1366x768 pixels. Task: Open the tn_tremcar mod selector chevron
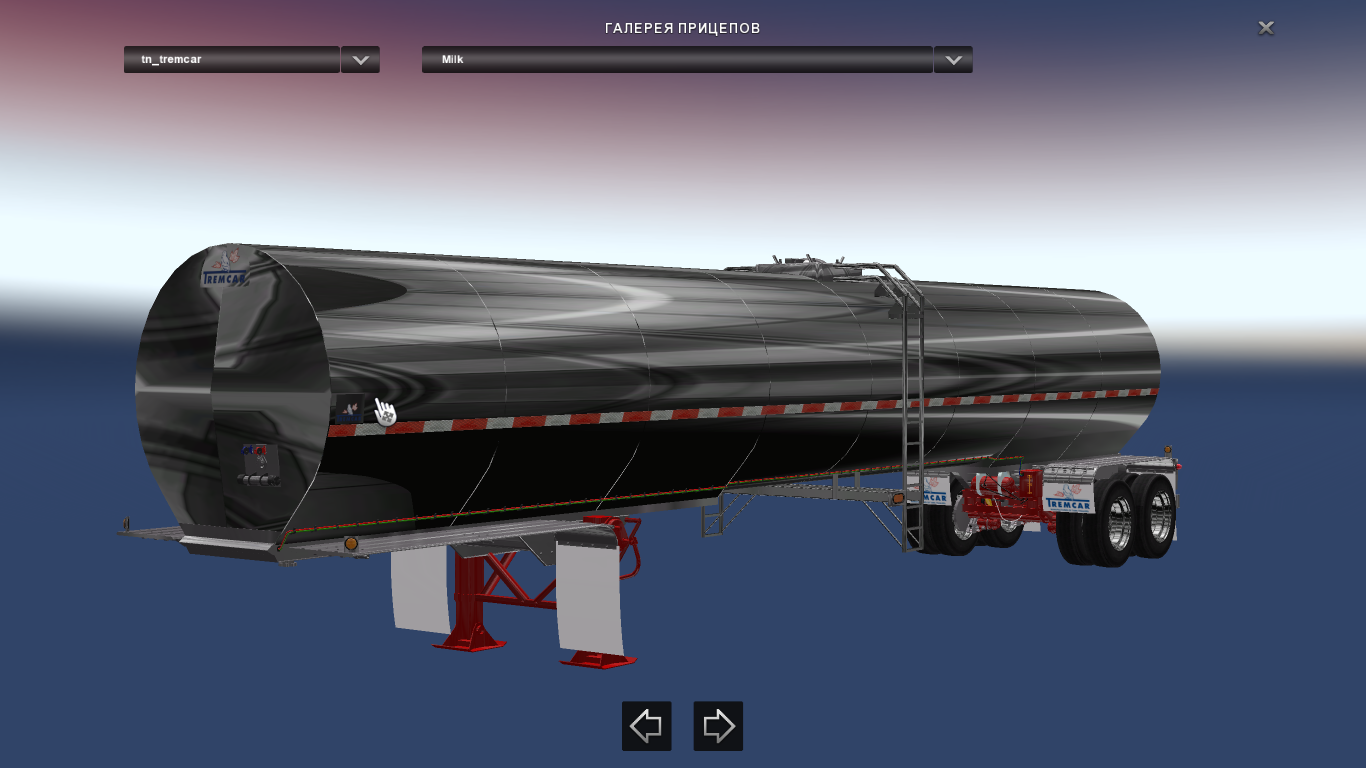coord(360,60)
